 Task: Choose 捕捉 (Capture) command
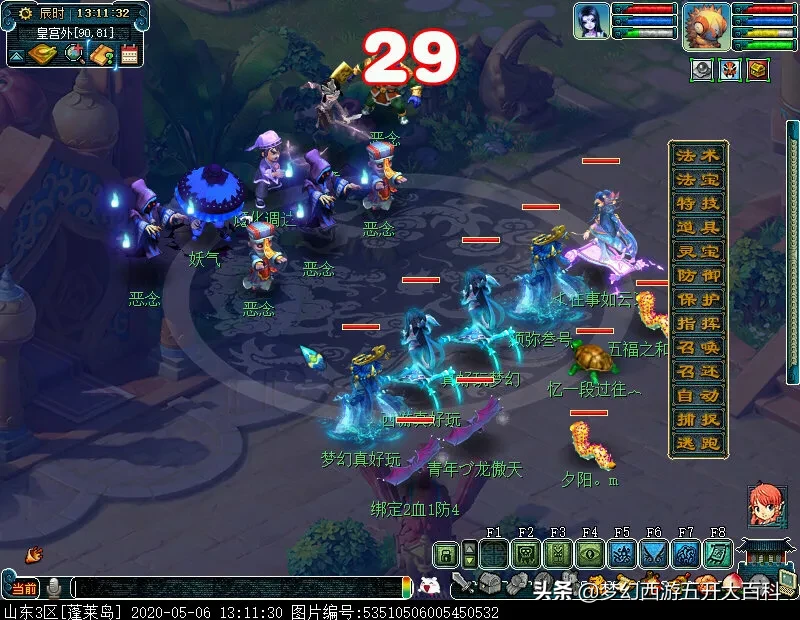point(698,419)
